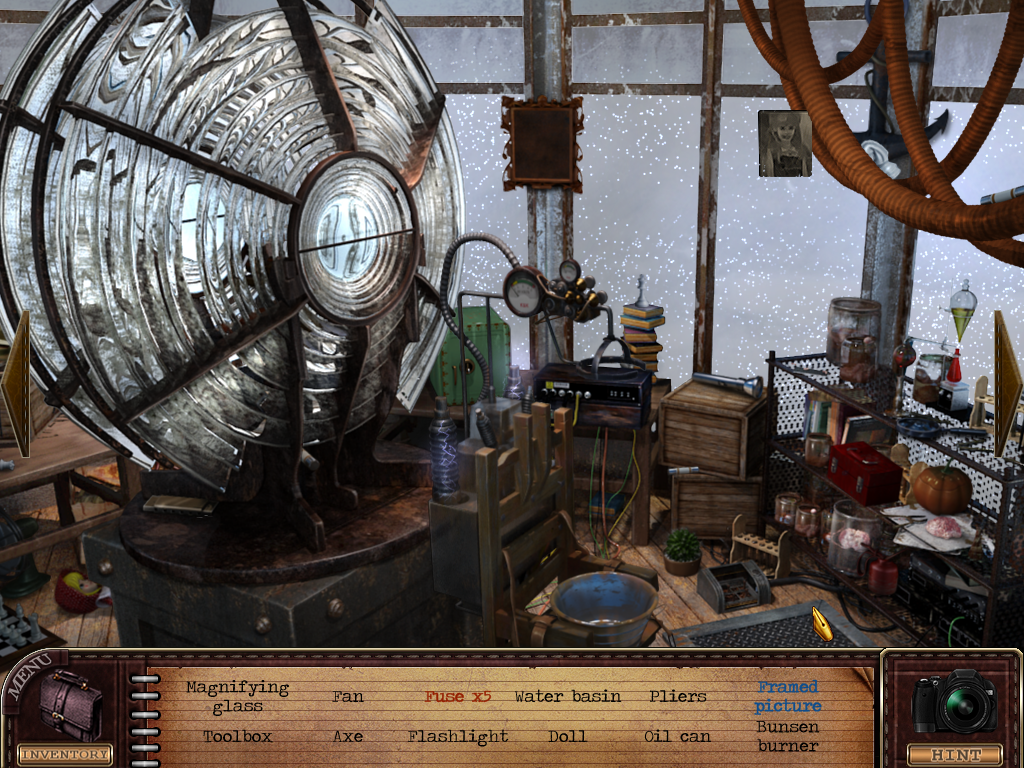Select the Fan list entry
Screen dimensions: 1024x768
point(347,696)
